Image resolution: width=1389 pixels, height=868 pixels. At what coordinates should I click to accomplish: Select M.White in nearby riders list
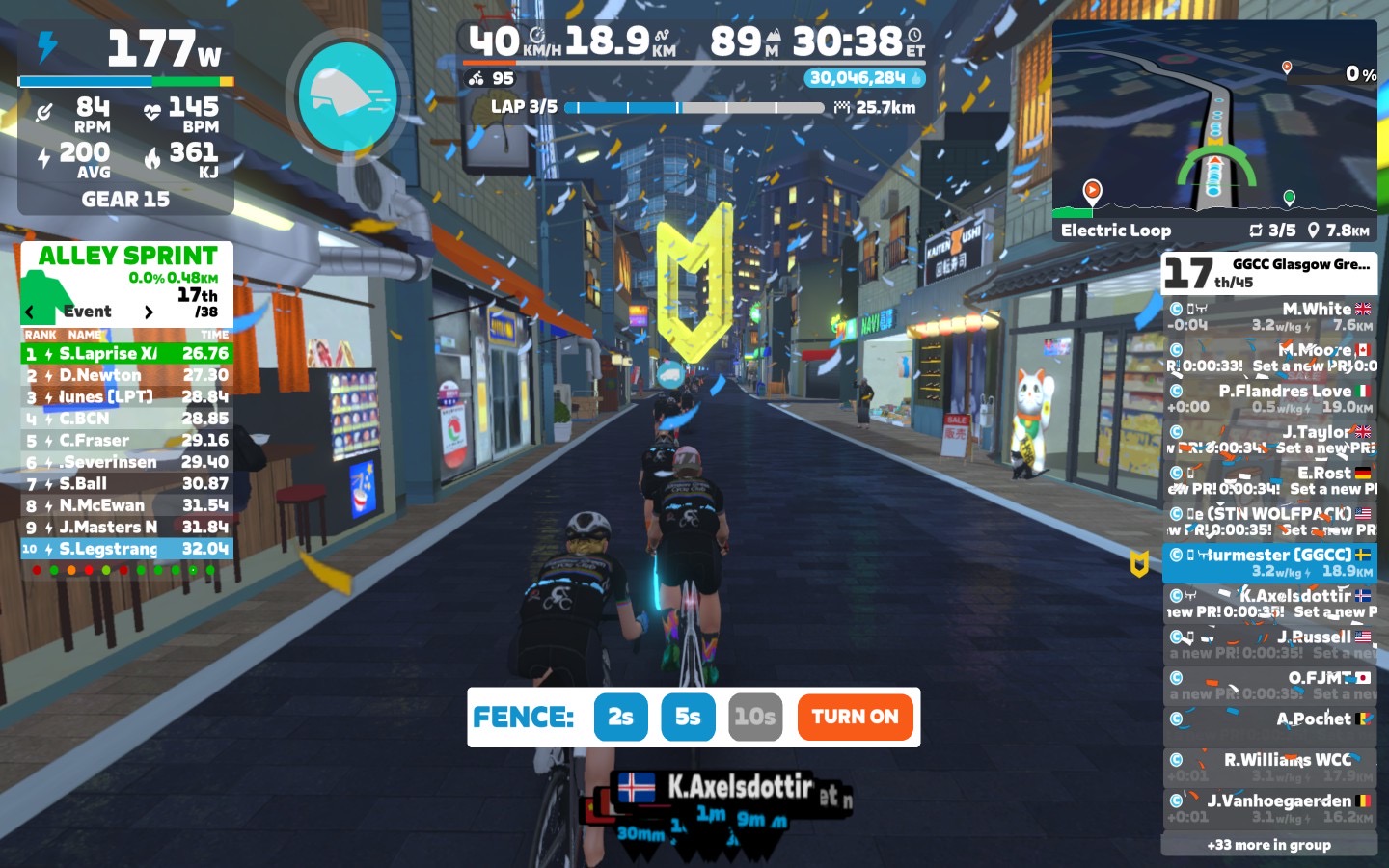tap(1268, 316)
